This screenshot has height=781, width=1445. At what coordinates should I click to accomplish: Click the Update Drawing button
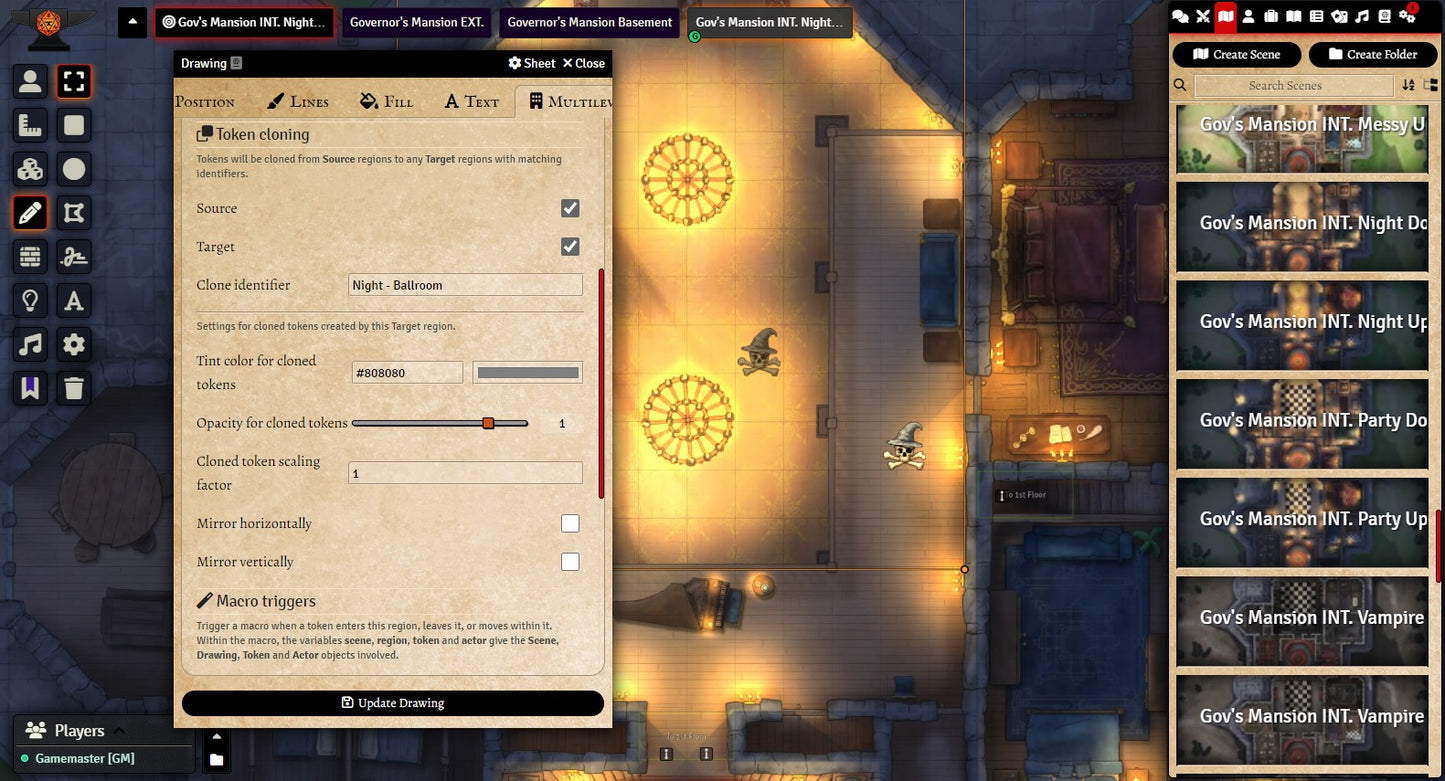(x=392, y=703)
